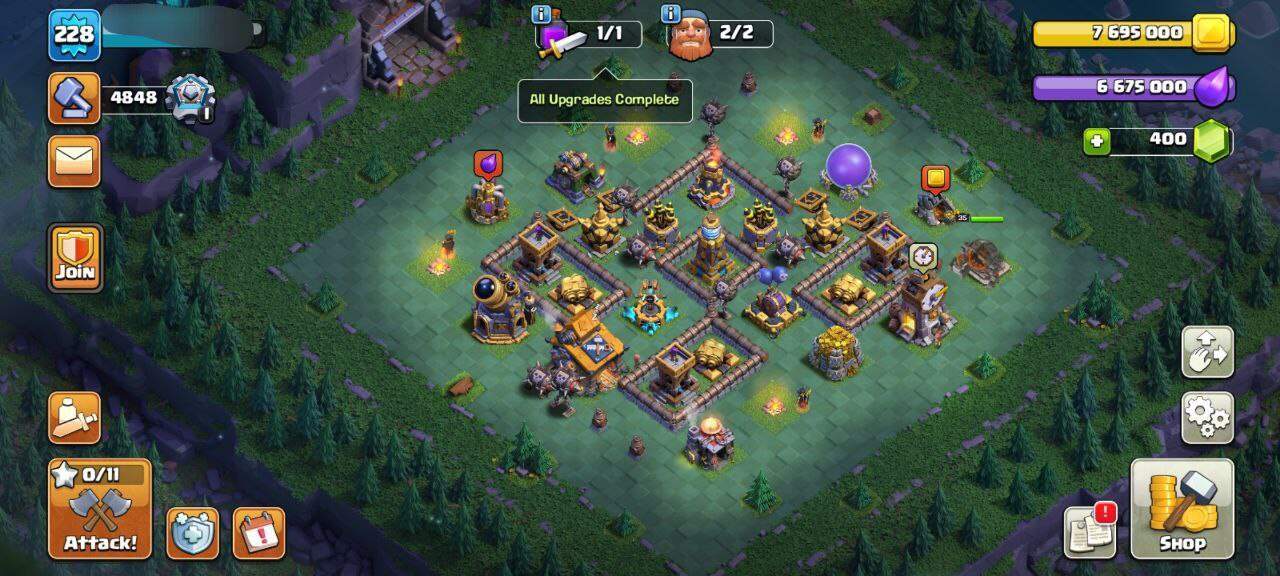The width and height of the screenshot is (1280, 576).
Task: Enter village edit layout mode
Action: pos(1207,351)
